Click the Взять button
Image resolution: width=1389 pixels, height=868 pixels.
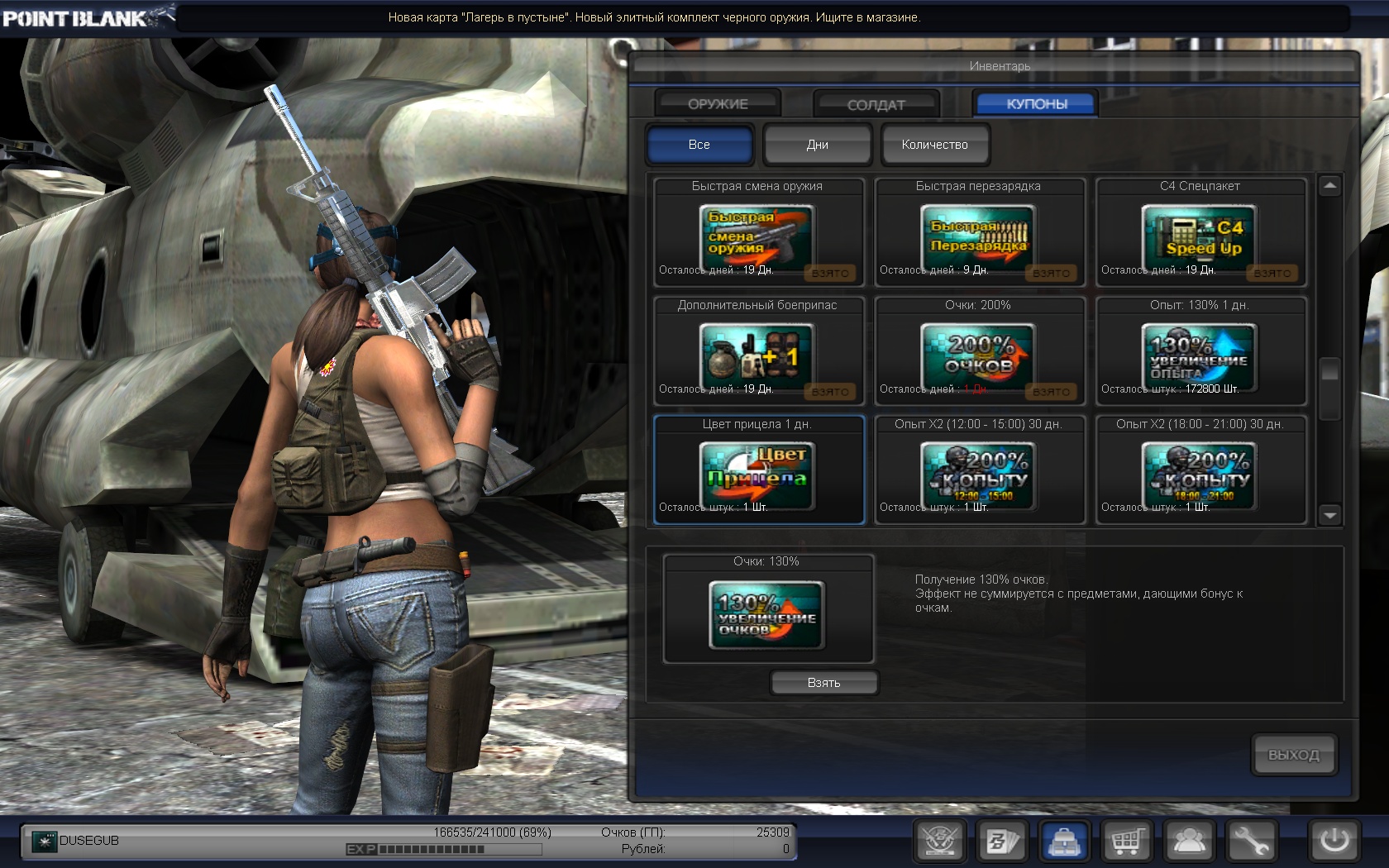pos(823,683)
